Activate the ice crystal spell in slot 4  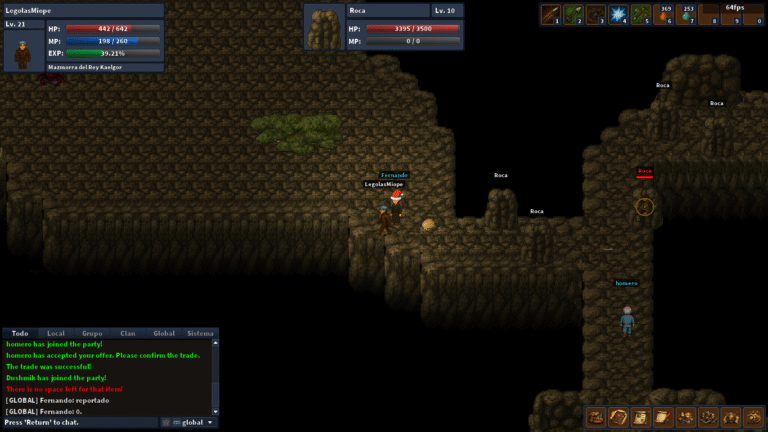tap(620, 14)
